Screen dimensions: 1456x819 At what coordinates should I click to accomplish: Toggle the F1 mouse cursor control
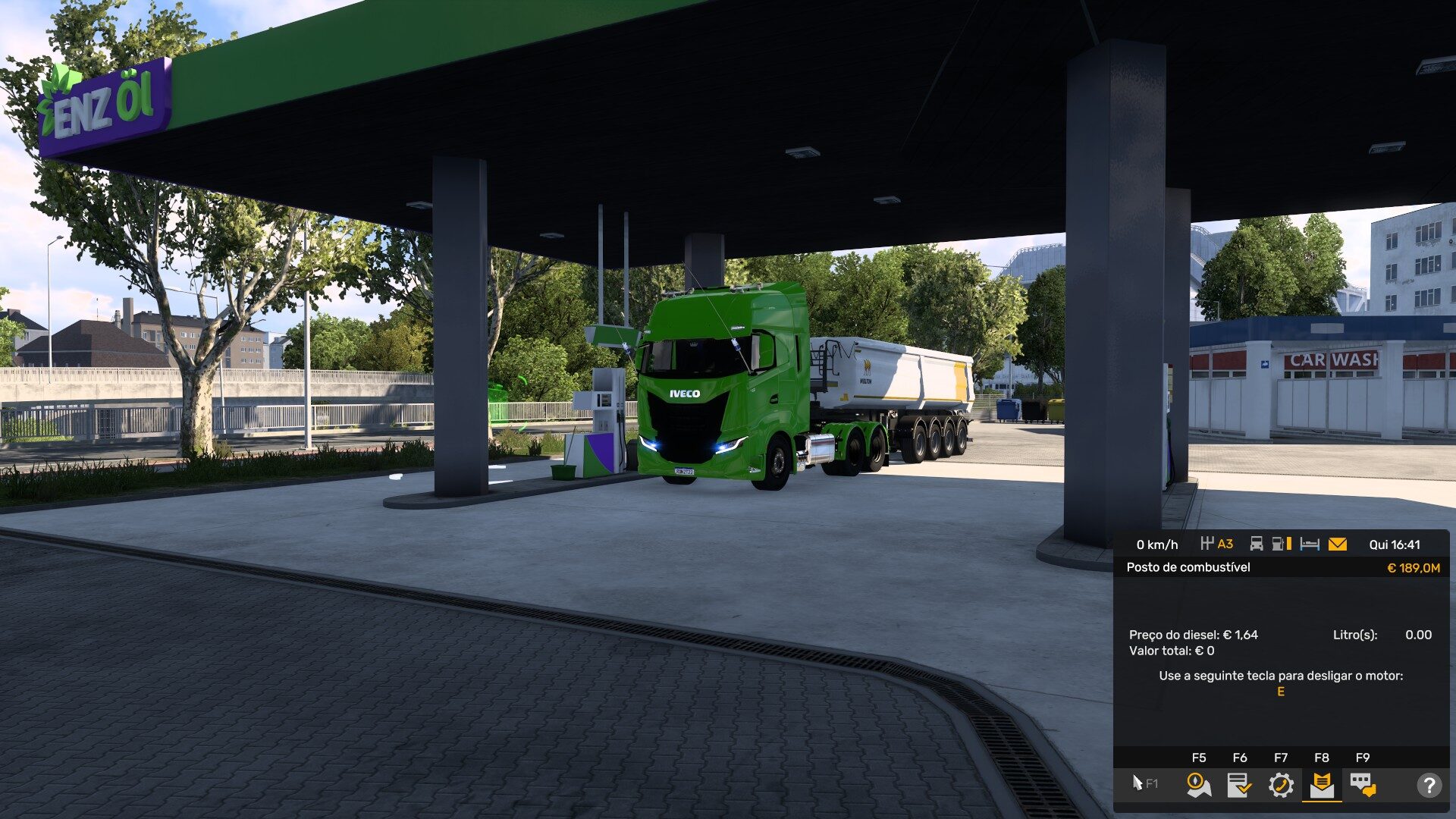click(1144, 783)
